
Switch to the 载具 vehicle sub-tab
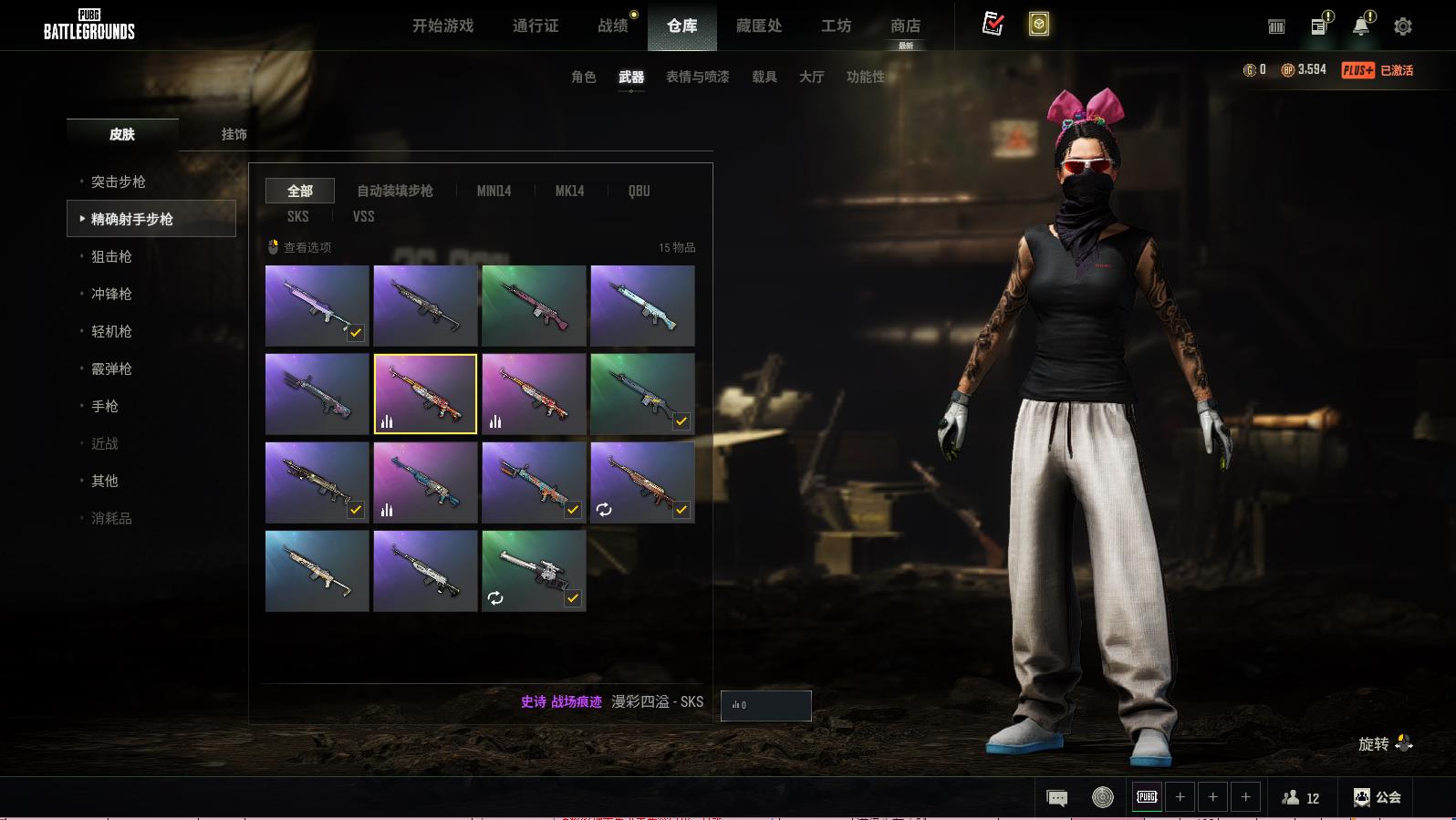click(764, 77)
